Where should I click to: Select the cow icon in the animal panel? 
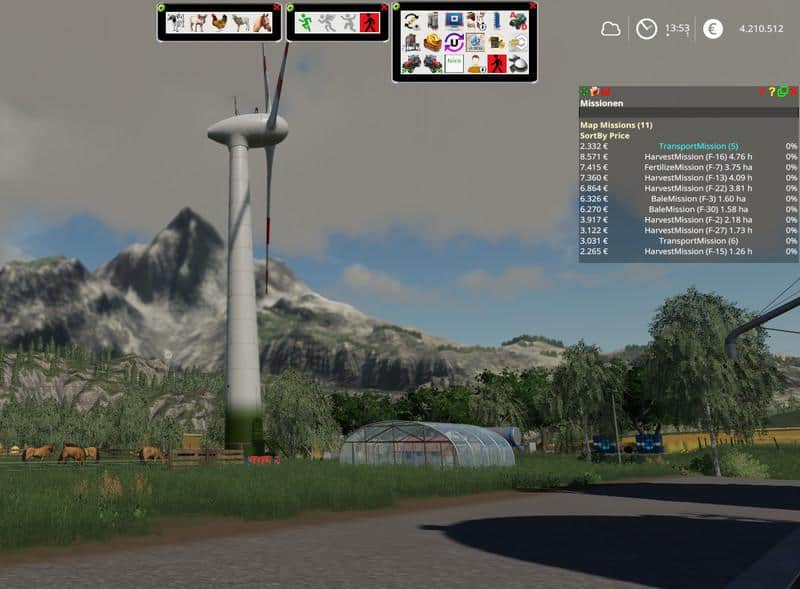click(x=176, y=23)
